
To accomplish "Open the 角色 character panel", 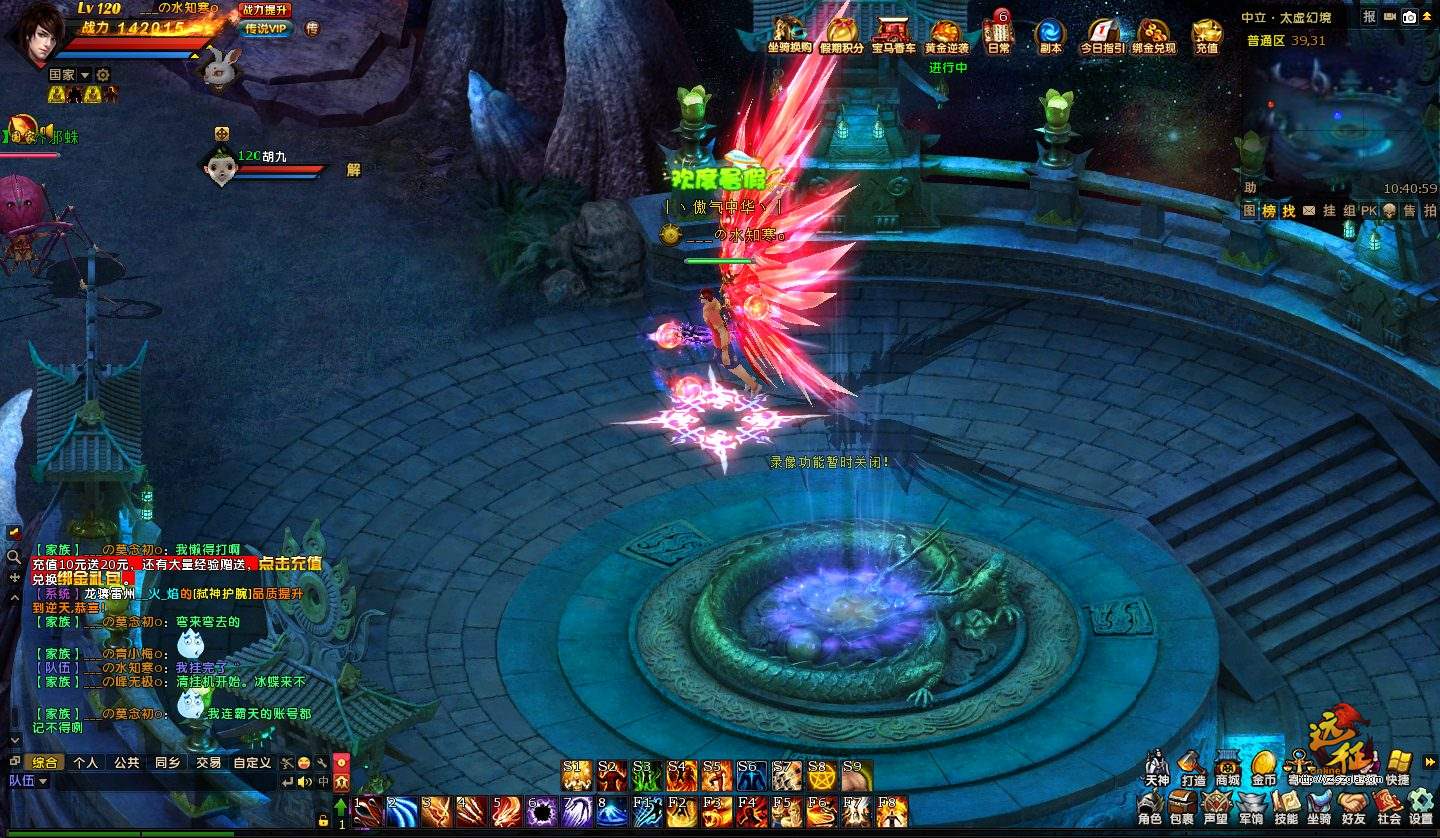I will click(1150, 806).
